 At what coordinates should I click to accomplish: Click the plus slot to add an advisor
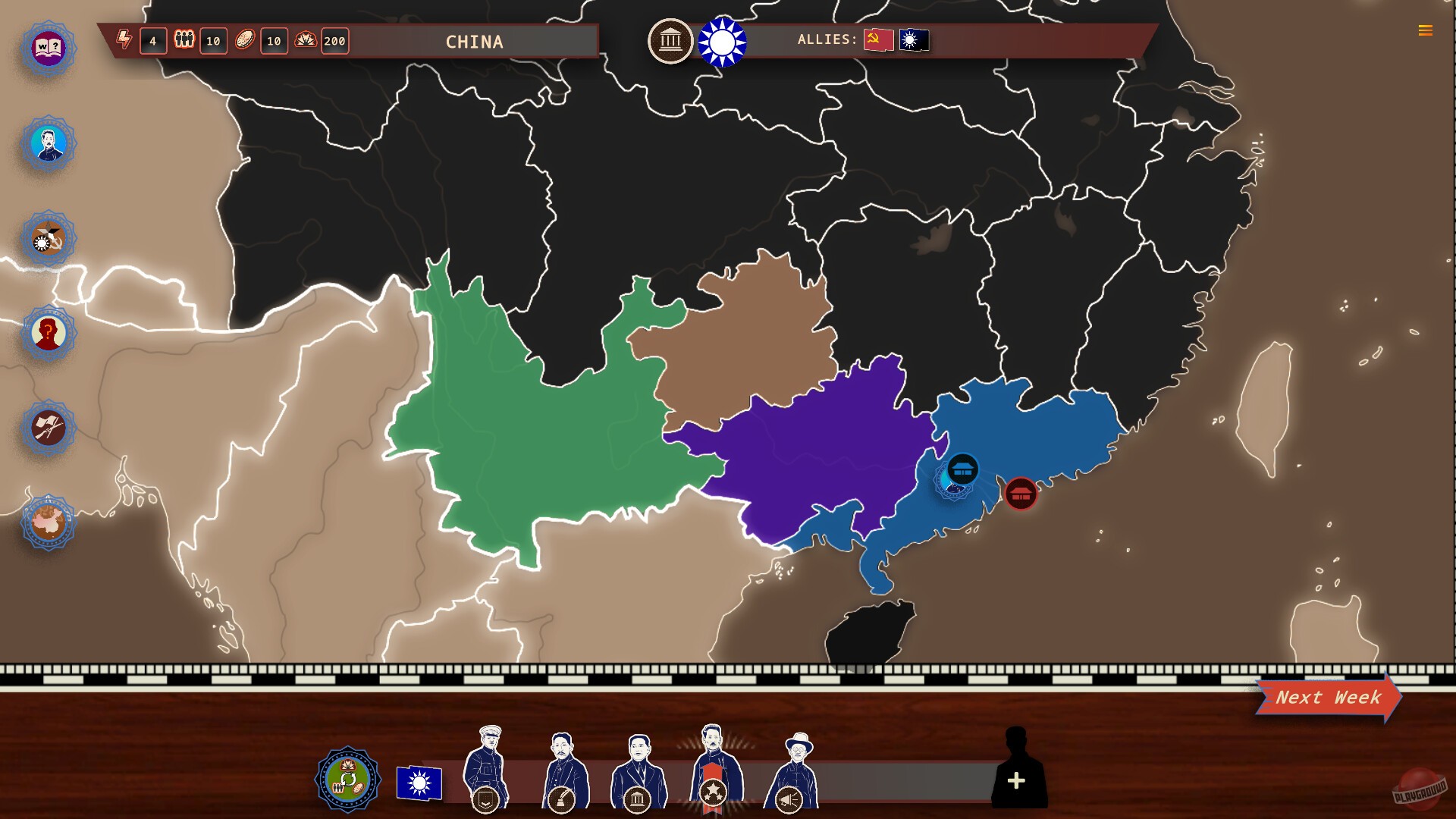1017,781
